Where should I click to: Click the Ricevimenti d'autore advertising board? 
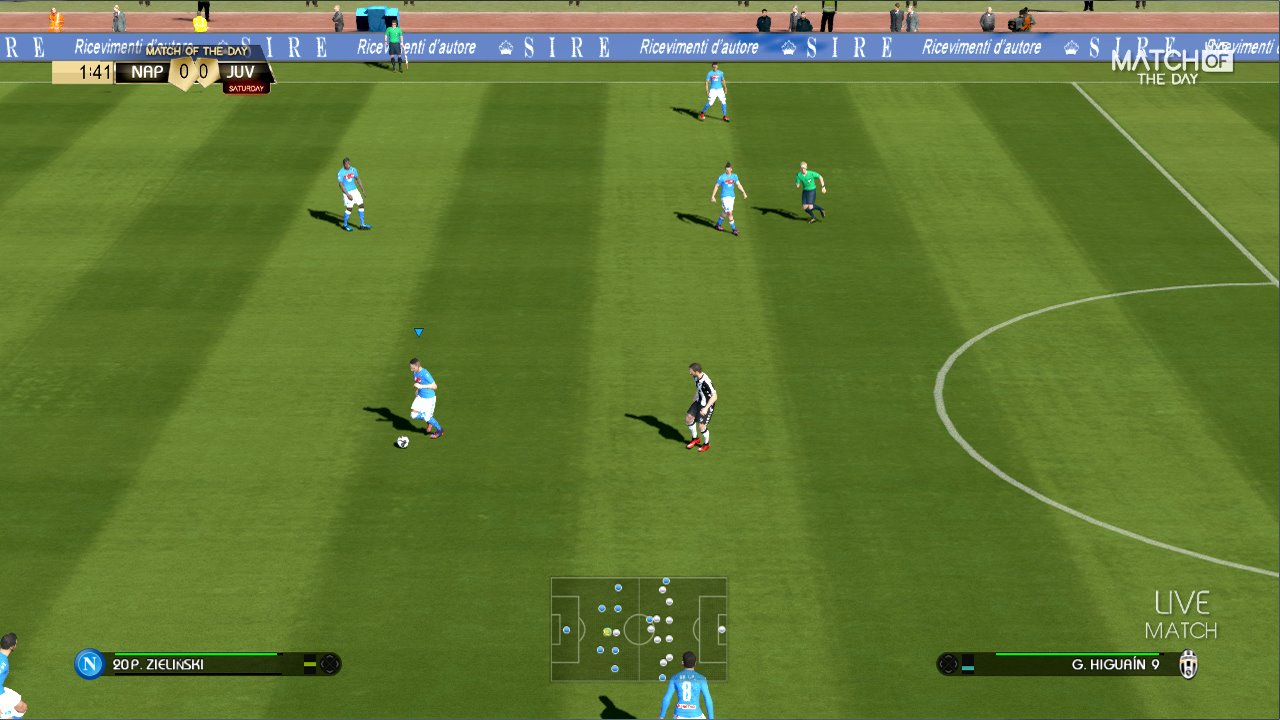[x=700, y=46]
